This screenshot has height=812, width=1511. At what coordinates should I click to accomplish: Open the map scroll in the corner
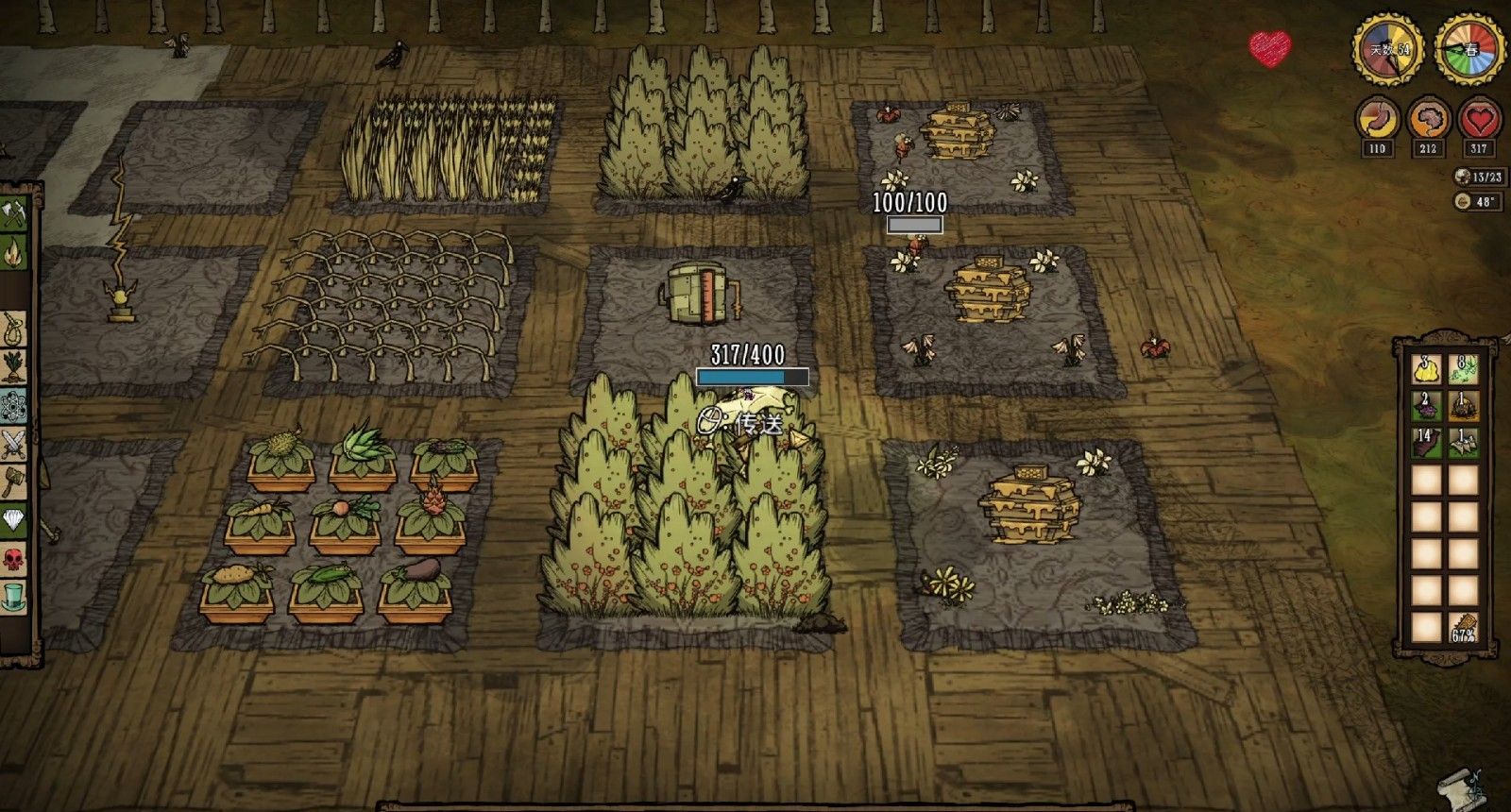click(1459, 786)
